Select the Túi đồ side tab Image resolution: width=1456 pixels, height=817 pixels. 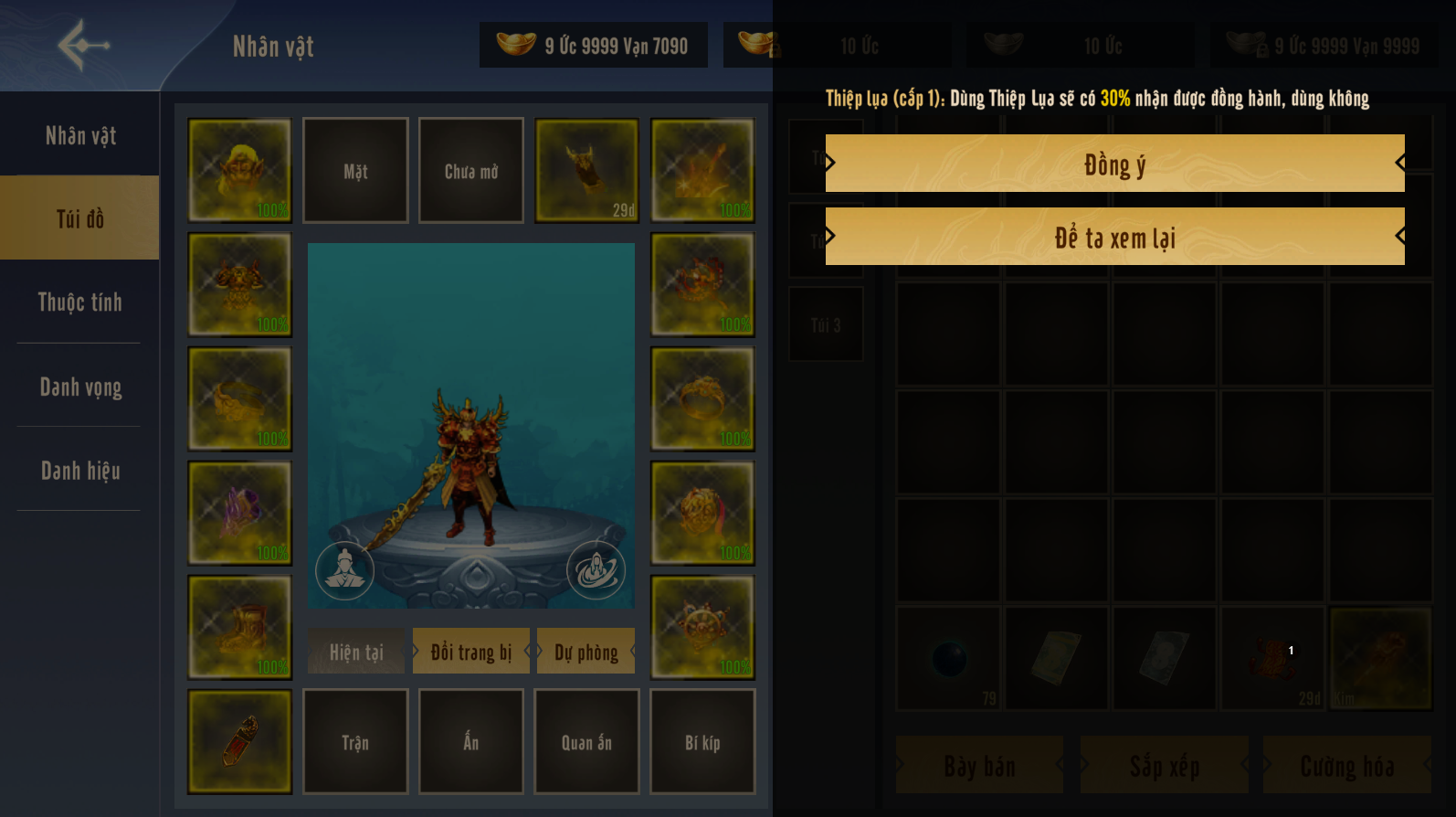tap(80, 218)
